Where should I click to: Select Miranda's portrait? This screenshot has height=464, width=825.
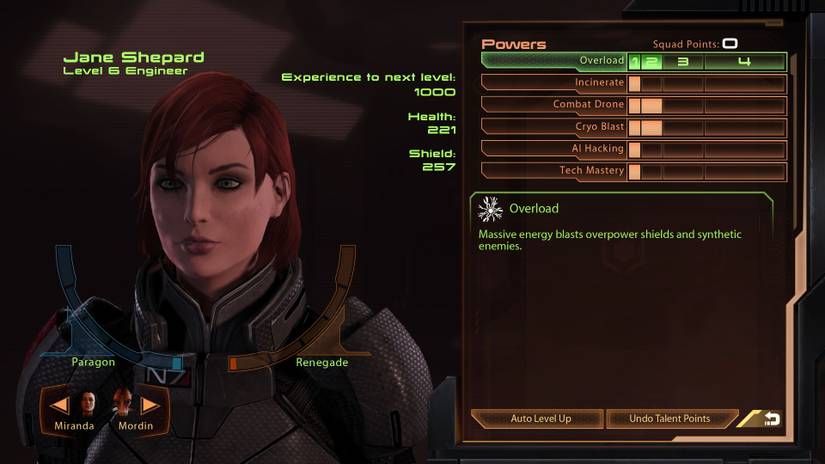point(88,403)
